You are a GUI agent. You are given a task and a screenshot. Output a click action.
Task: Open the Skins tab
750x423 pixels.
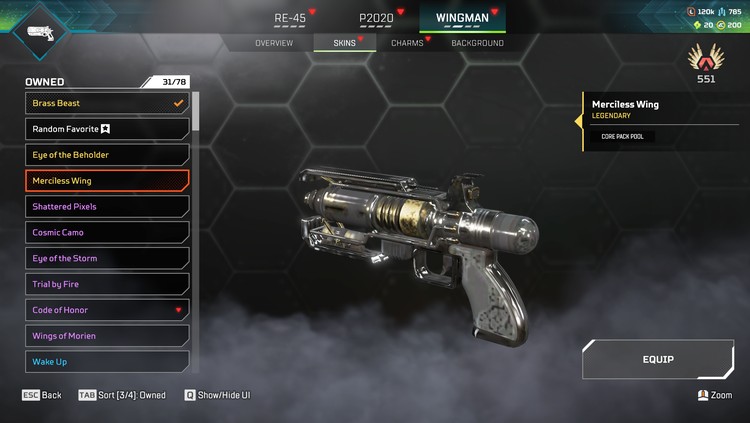coord(344,43)
